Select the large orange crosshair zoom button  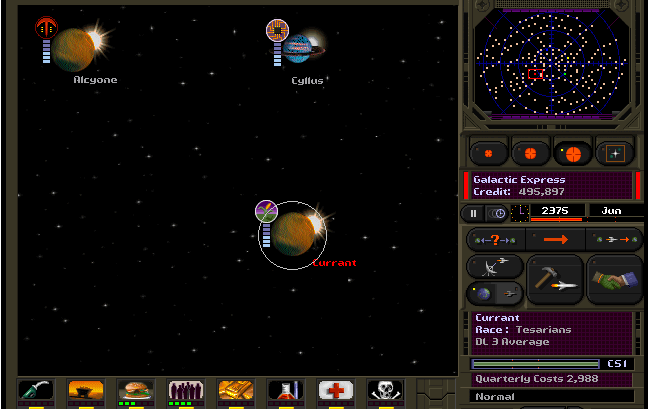point(572,153)
